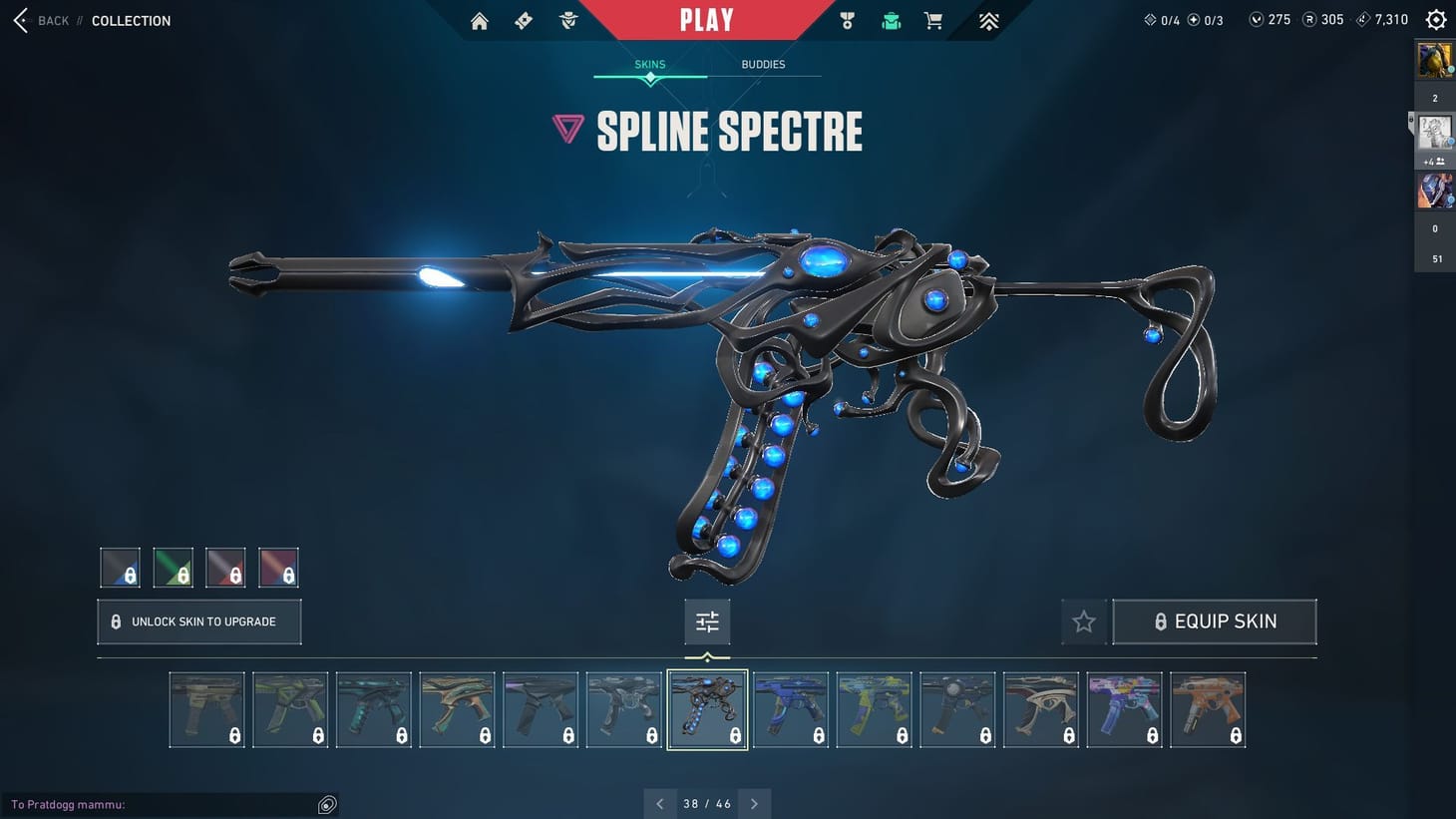Go to the previous skin page arrow
Screen dimensions: 1456x819
(x=659, y=803)
